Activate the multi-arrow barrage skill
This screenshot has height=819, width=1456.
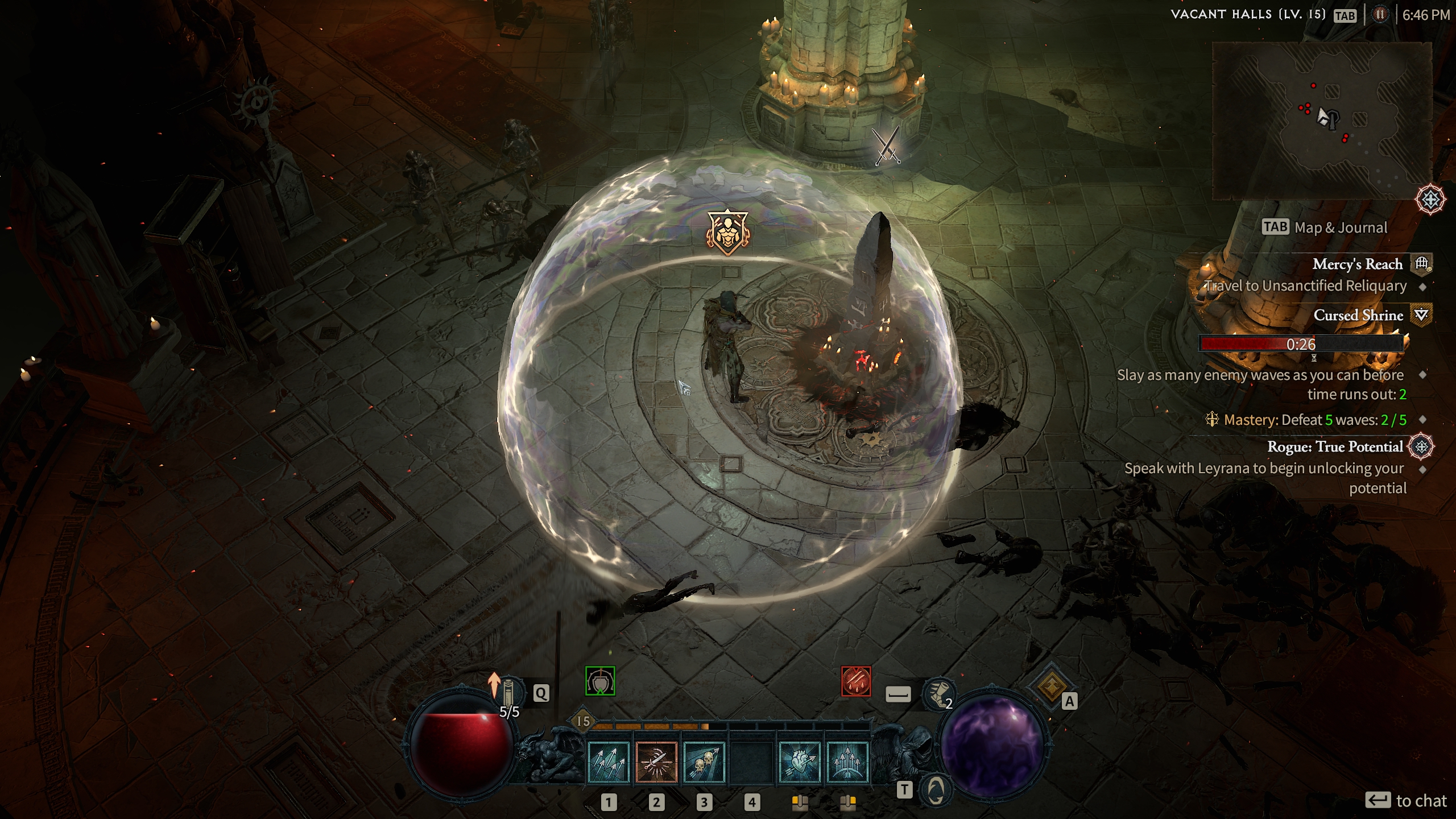(609, 762)
